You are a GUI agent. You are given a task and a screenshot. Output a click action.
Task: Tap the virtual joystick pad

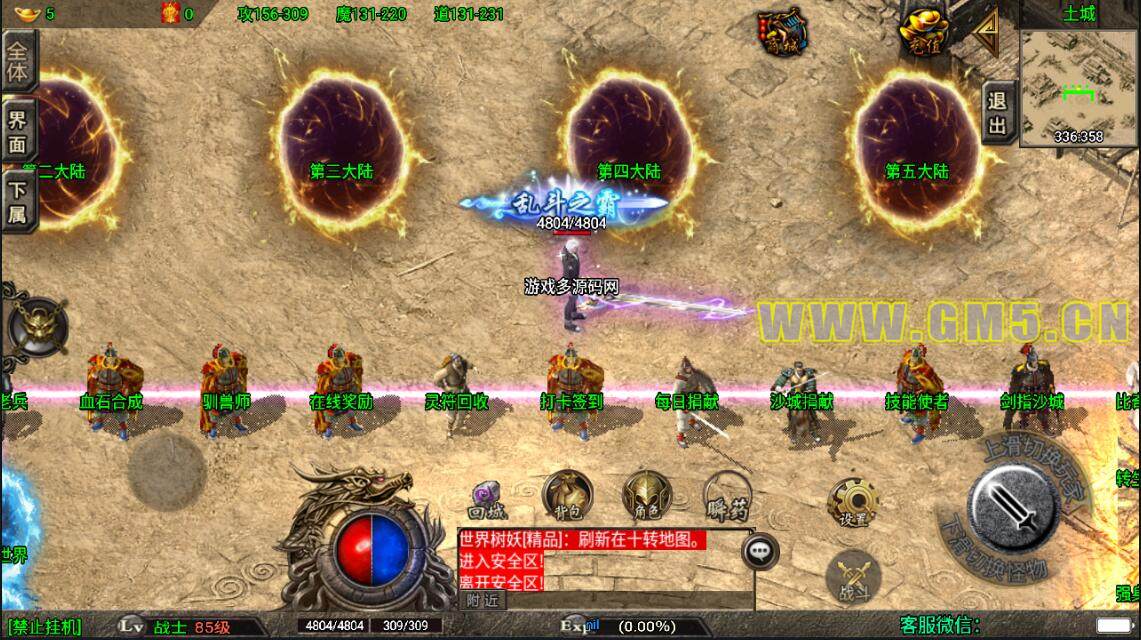click(167, 469)
